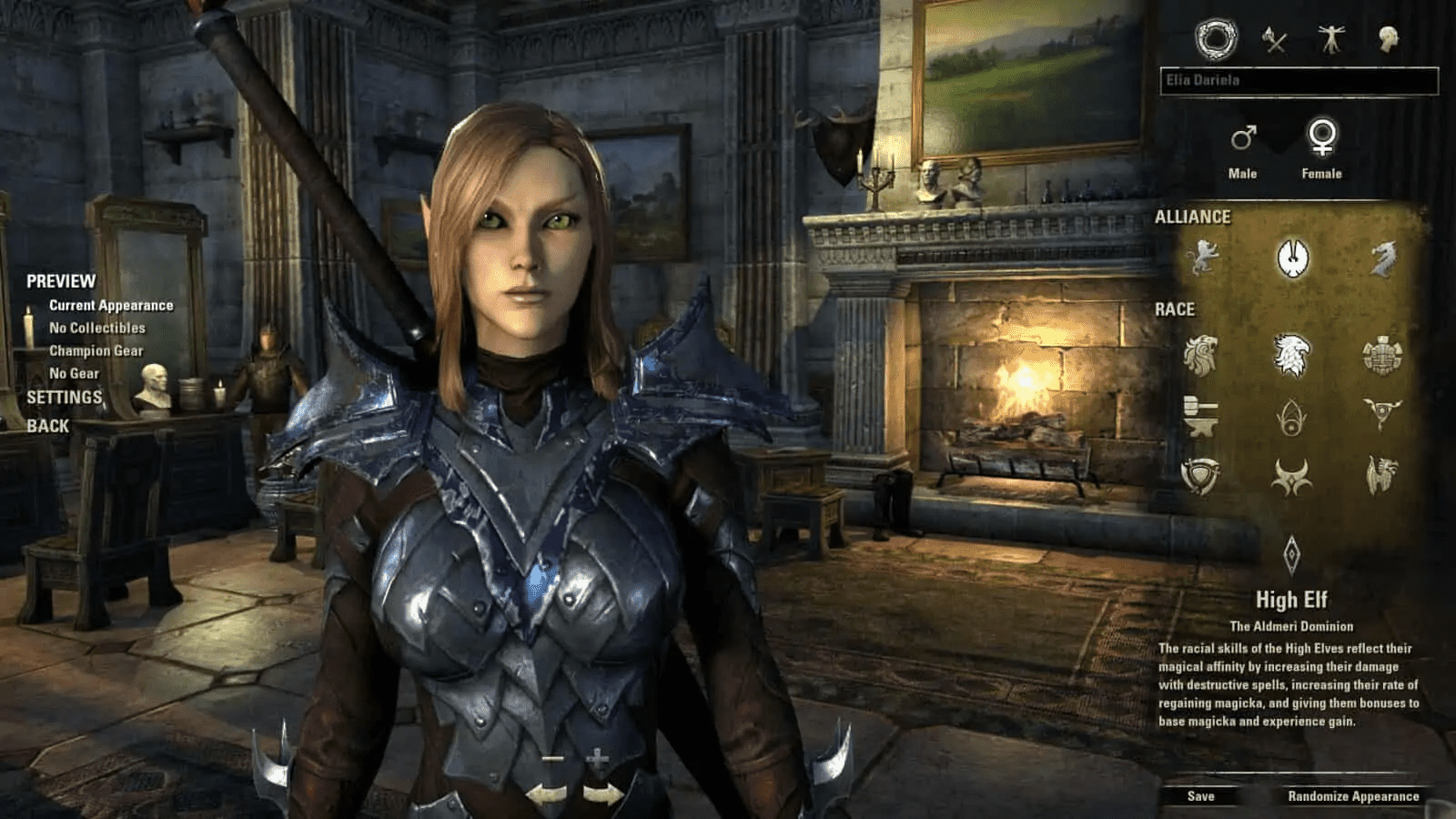Click the Save button
Viewport: 1456px width, 819px height.
tap(1200, 796)
